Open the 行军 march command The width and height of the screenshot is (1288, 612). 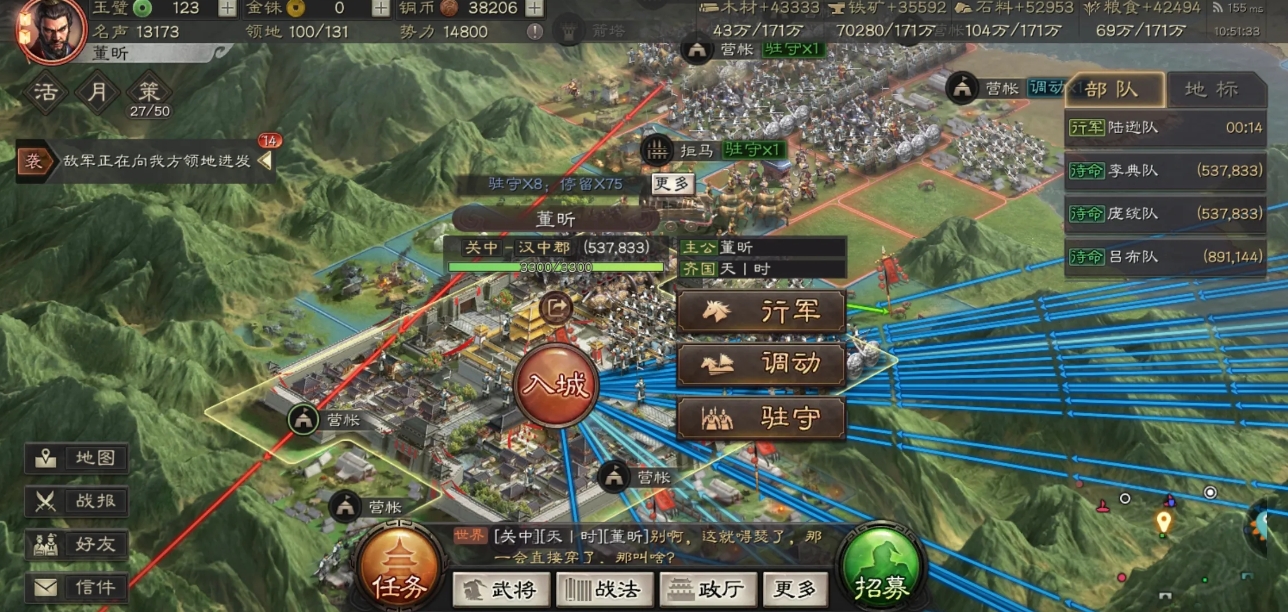tap(761, 311)
